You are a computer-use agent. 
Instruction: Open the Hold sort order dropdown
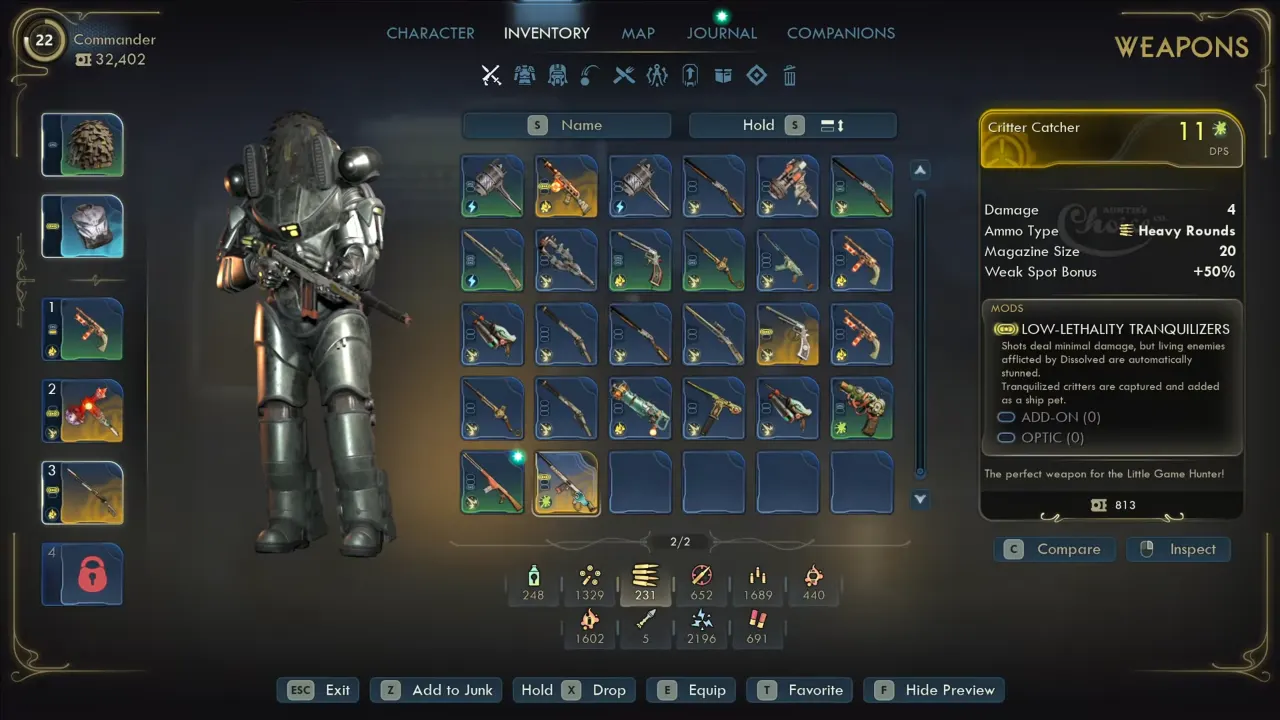click(792, 125)
